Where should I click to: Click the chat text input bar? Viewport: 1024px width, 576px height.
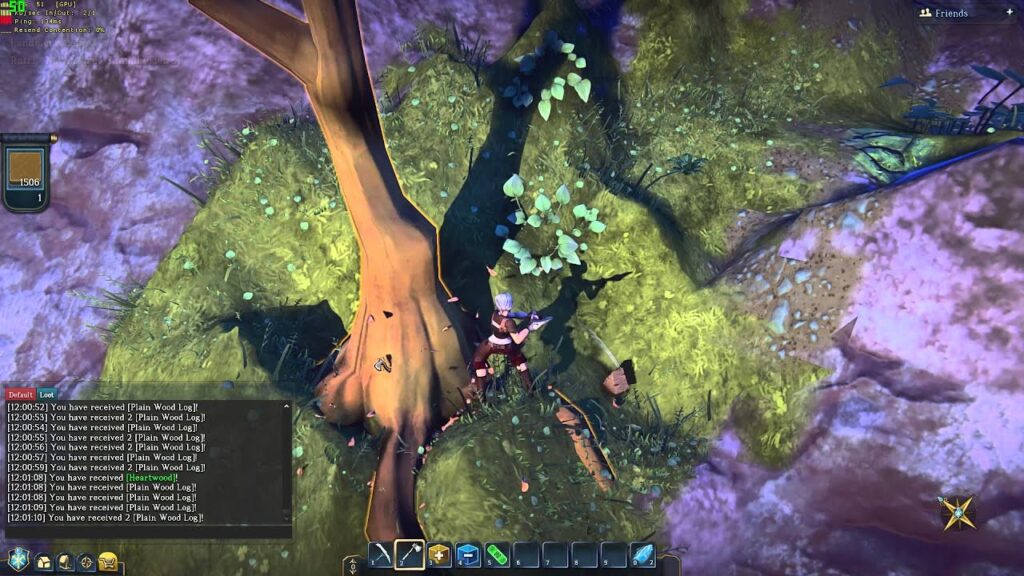(148, 532)
